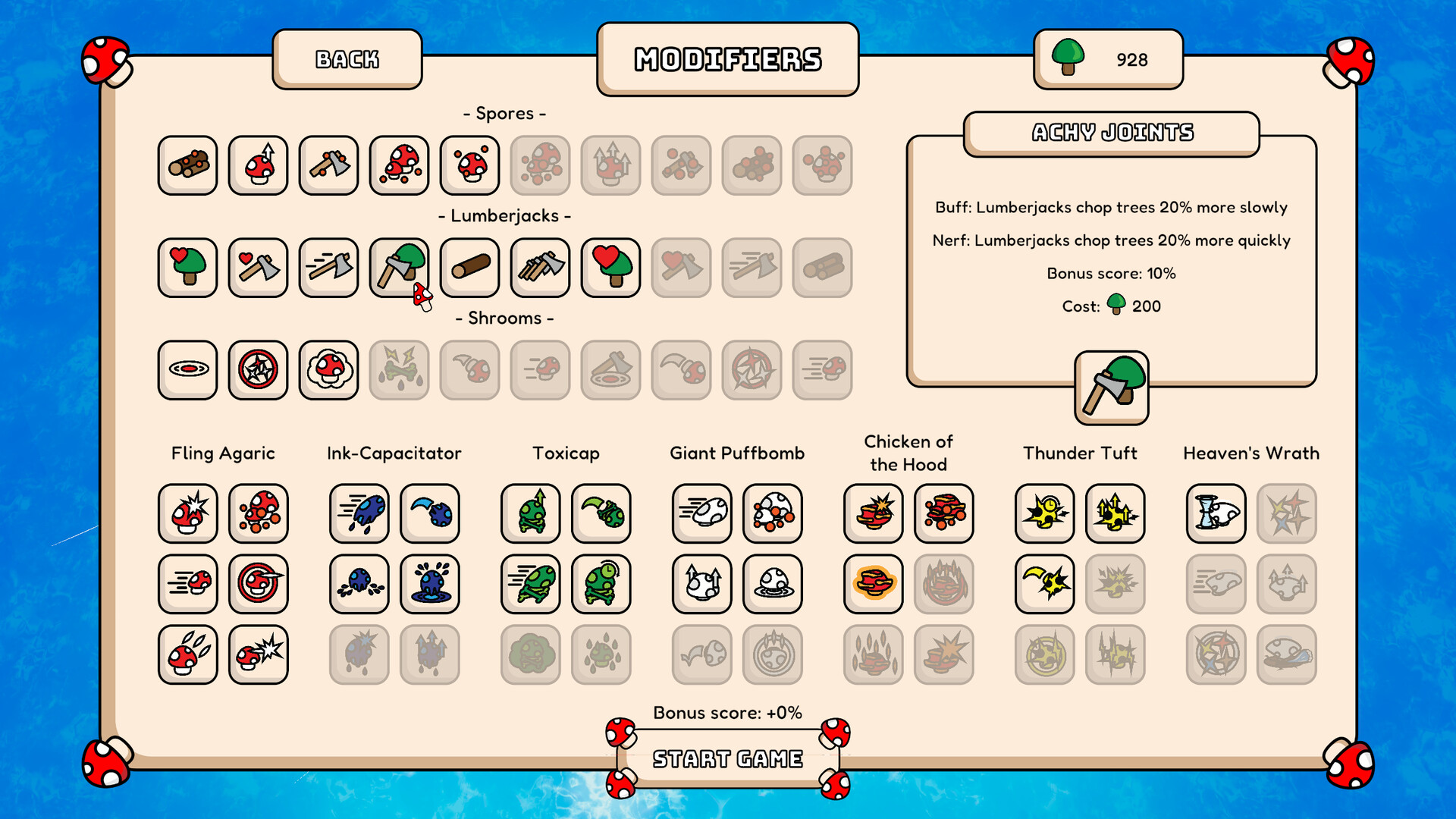This screenshot has width=1456, height=819.
Task: Go back using the Back button
Action: 347,59
